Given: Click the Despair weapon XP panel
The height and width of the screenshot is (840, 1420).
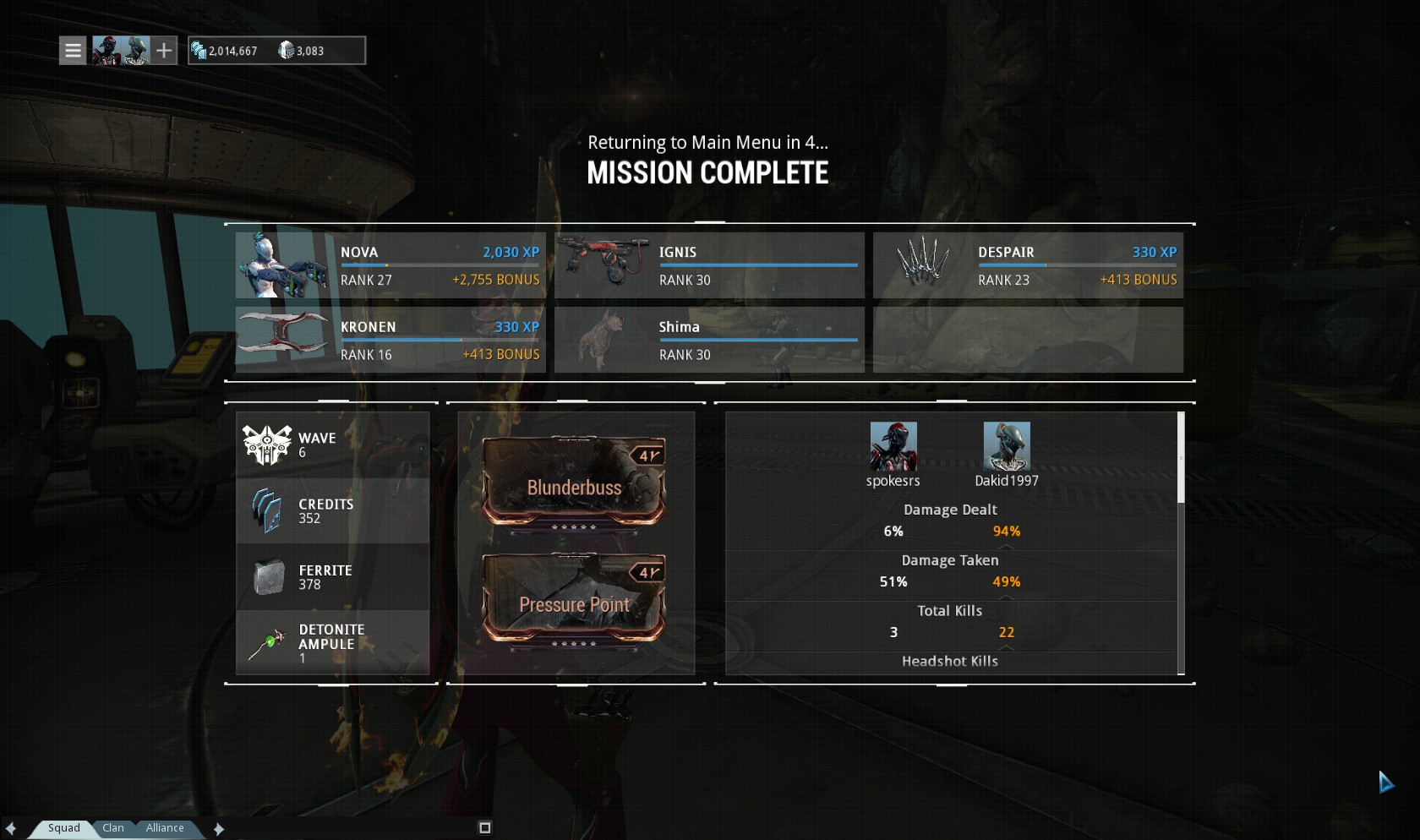Looking at the screenshot, I should 1028,265.
